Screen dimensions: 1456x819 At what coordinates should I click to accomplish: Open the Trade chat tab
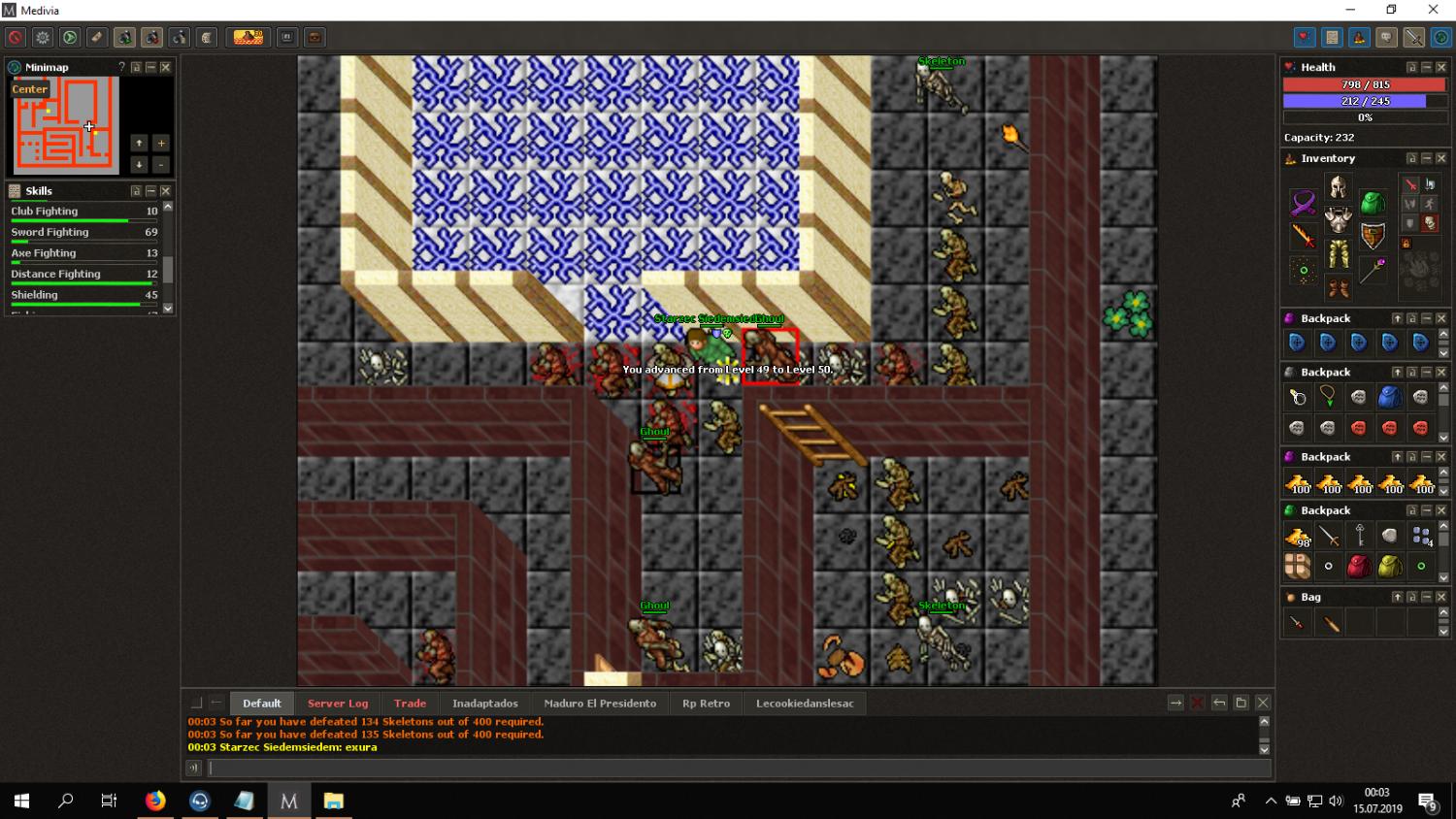410,704
